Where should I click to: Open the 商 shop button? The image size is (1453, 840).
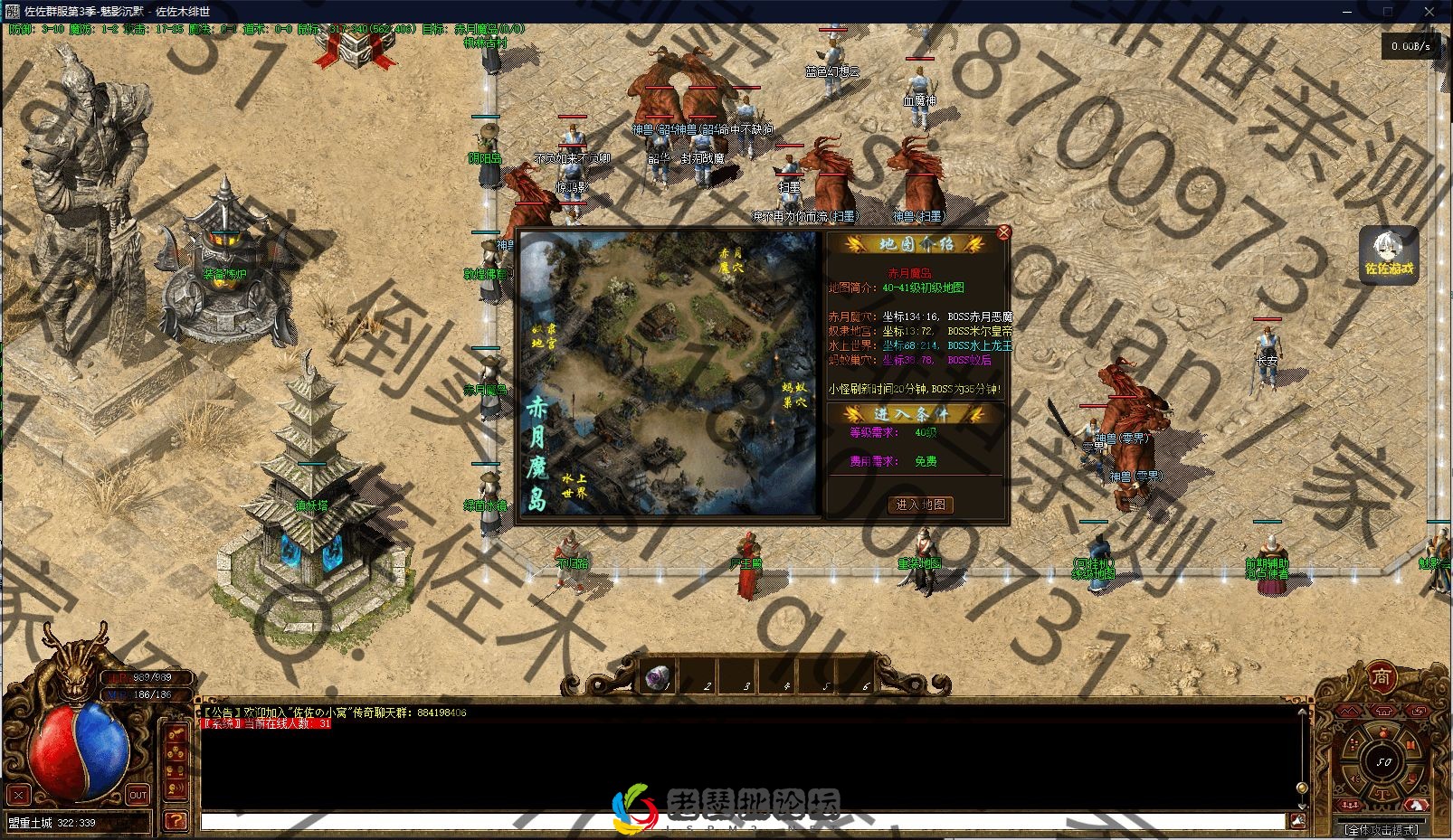(1381, 677)
